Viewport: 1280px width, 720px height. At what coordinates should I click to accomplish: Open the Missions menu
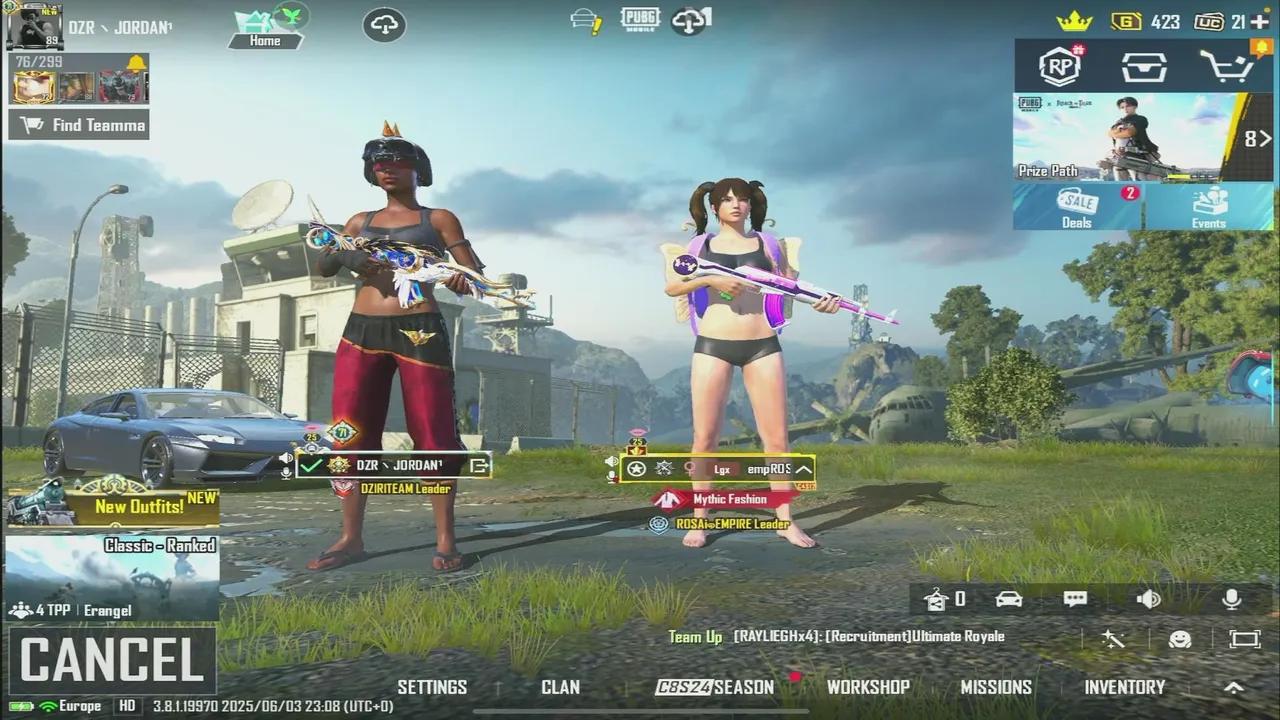point(996,687)
